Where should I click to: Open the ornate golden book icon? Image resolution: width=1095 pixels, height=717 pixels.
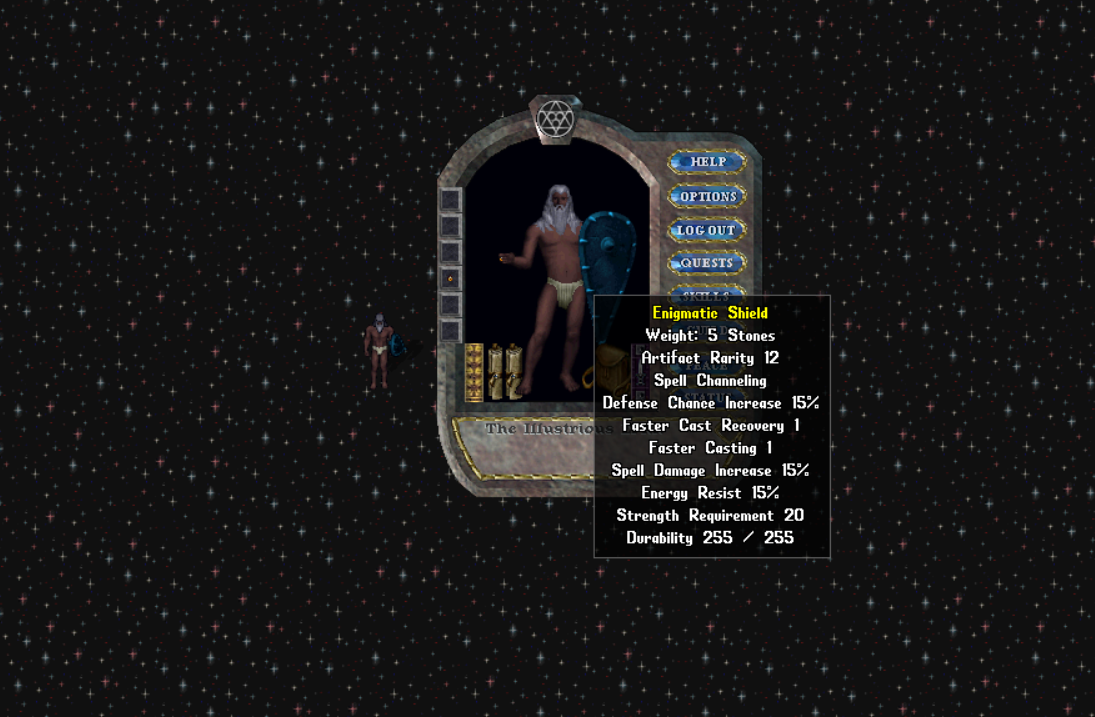[x=474, y=372]
